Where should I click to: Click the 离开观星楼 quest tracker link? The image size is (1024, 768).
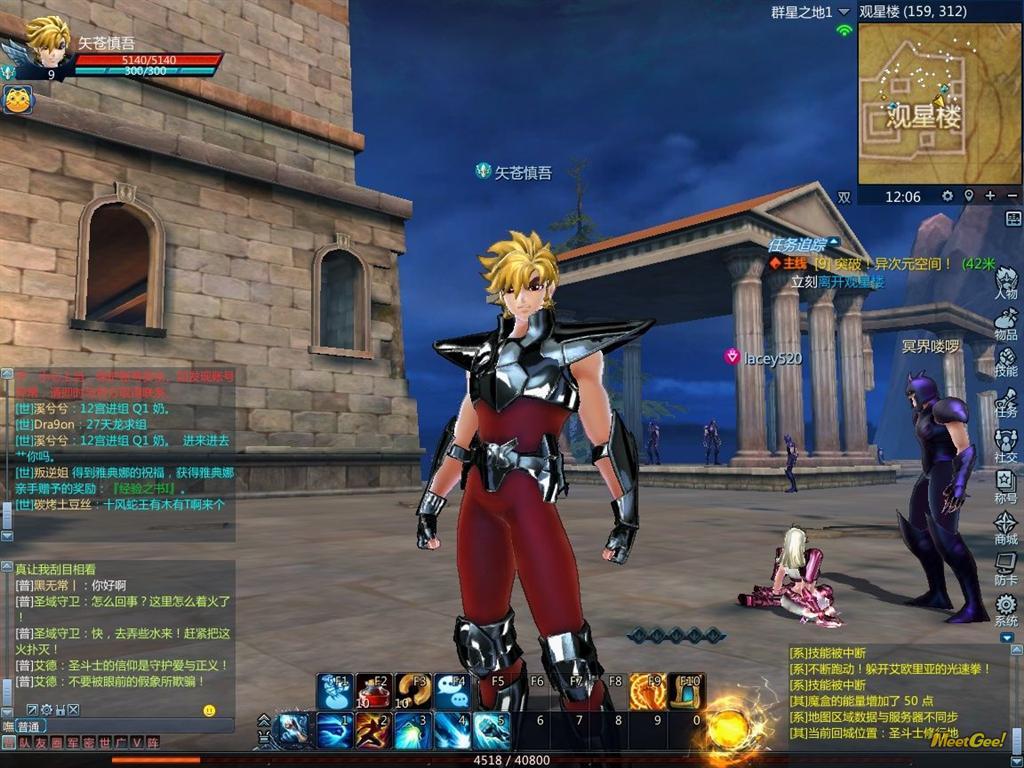(x=852, y=282)
